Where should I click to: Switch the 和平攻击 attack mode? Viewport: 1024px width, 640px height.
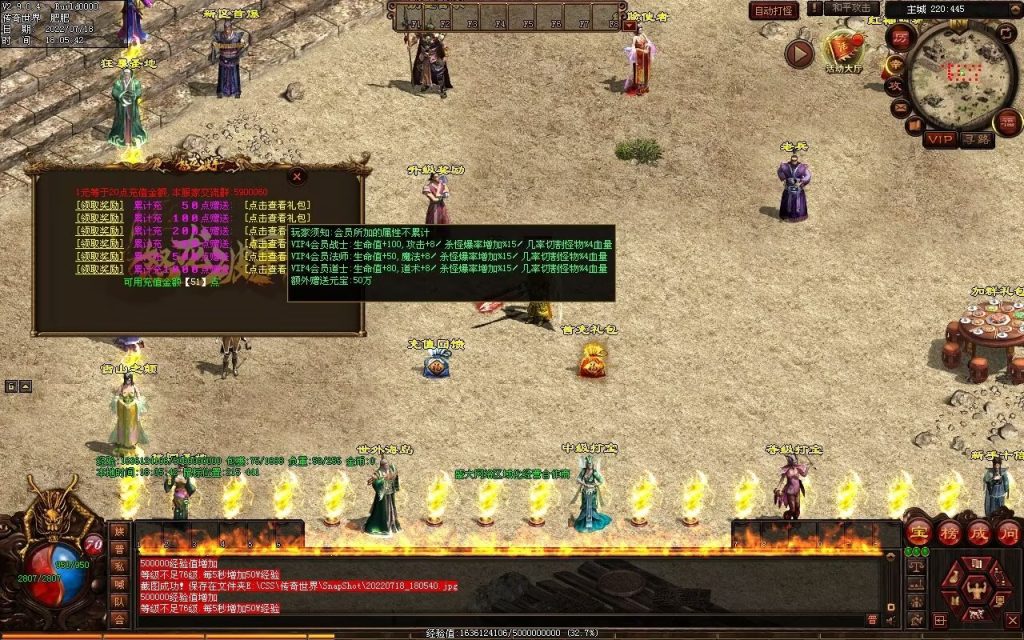852,9
